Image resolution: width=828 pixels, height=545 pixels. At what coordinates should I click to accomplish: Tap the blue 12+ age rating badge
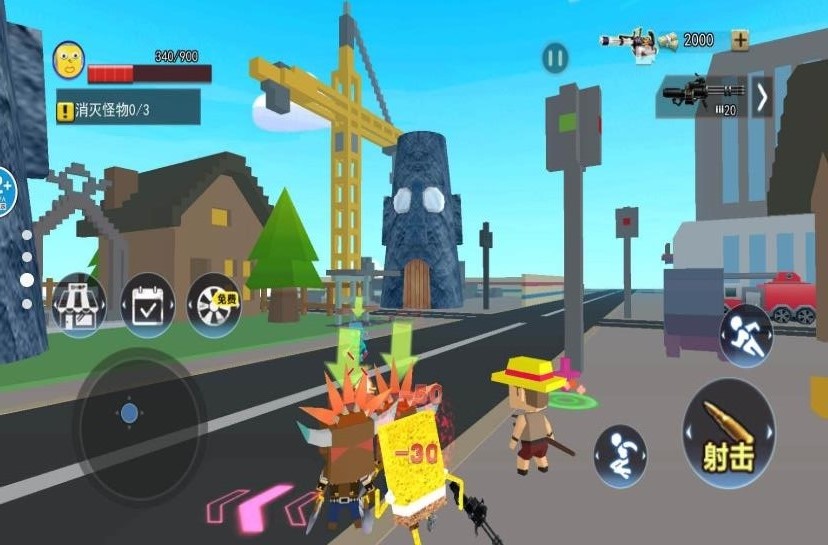point(5,189)
